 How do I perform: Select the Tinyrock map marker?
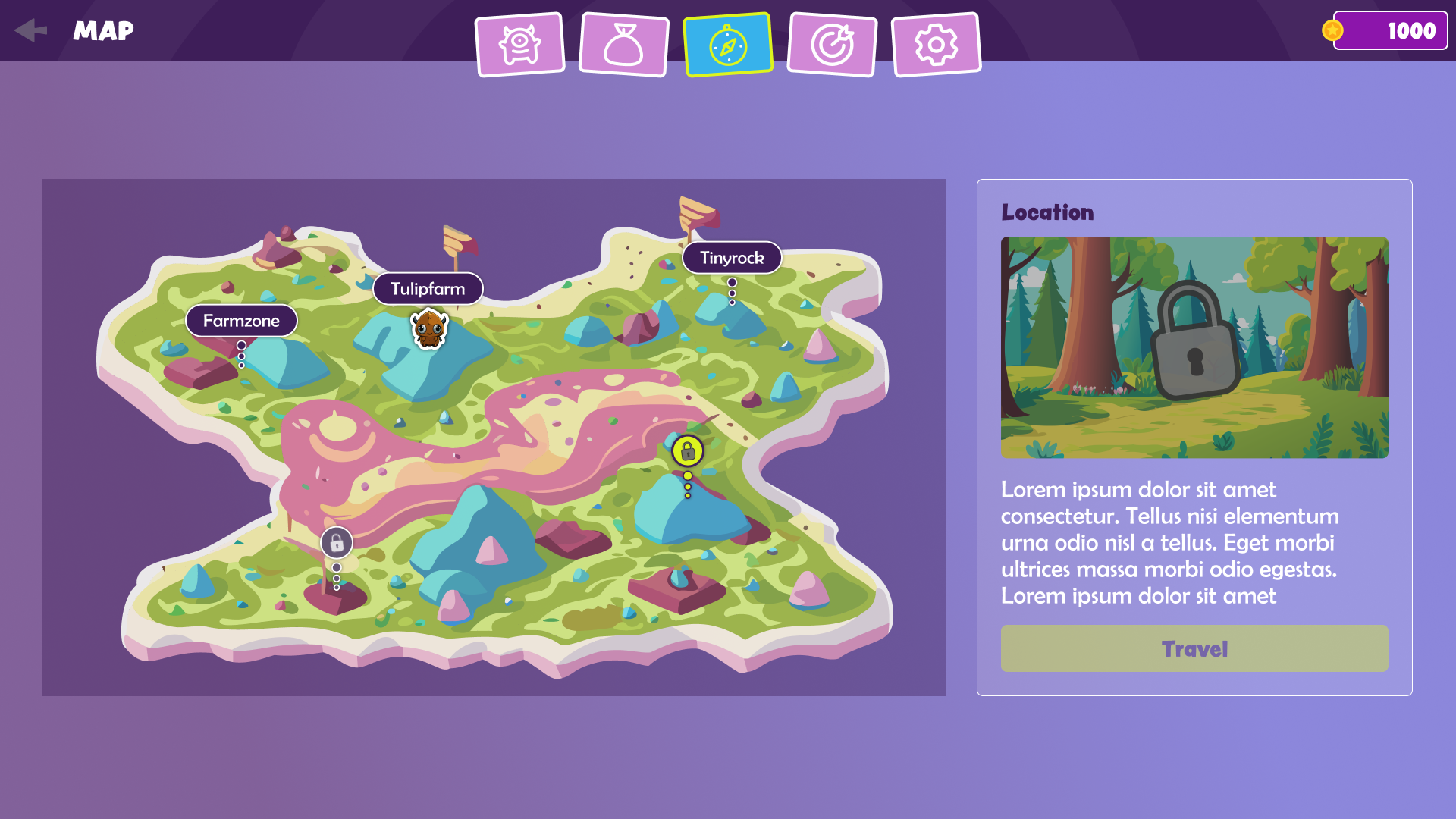coord(732,258)
